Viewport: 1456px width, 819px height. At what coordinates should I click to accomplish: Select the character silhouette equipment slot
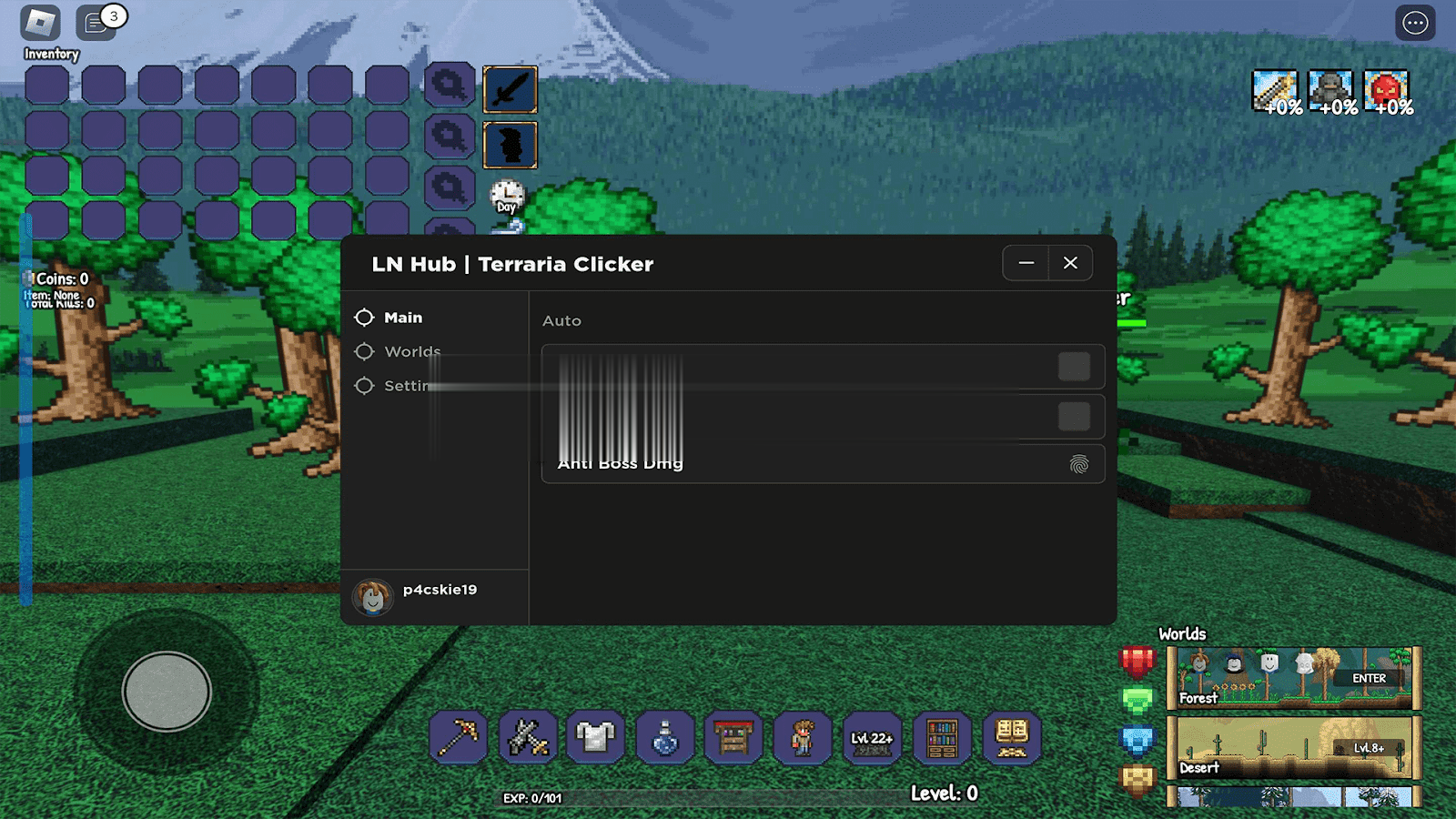point(510,145)
